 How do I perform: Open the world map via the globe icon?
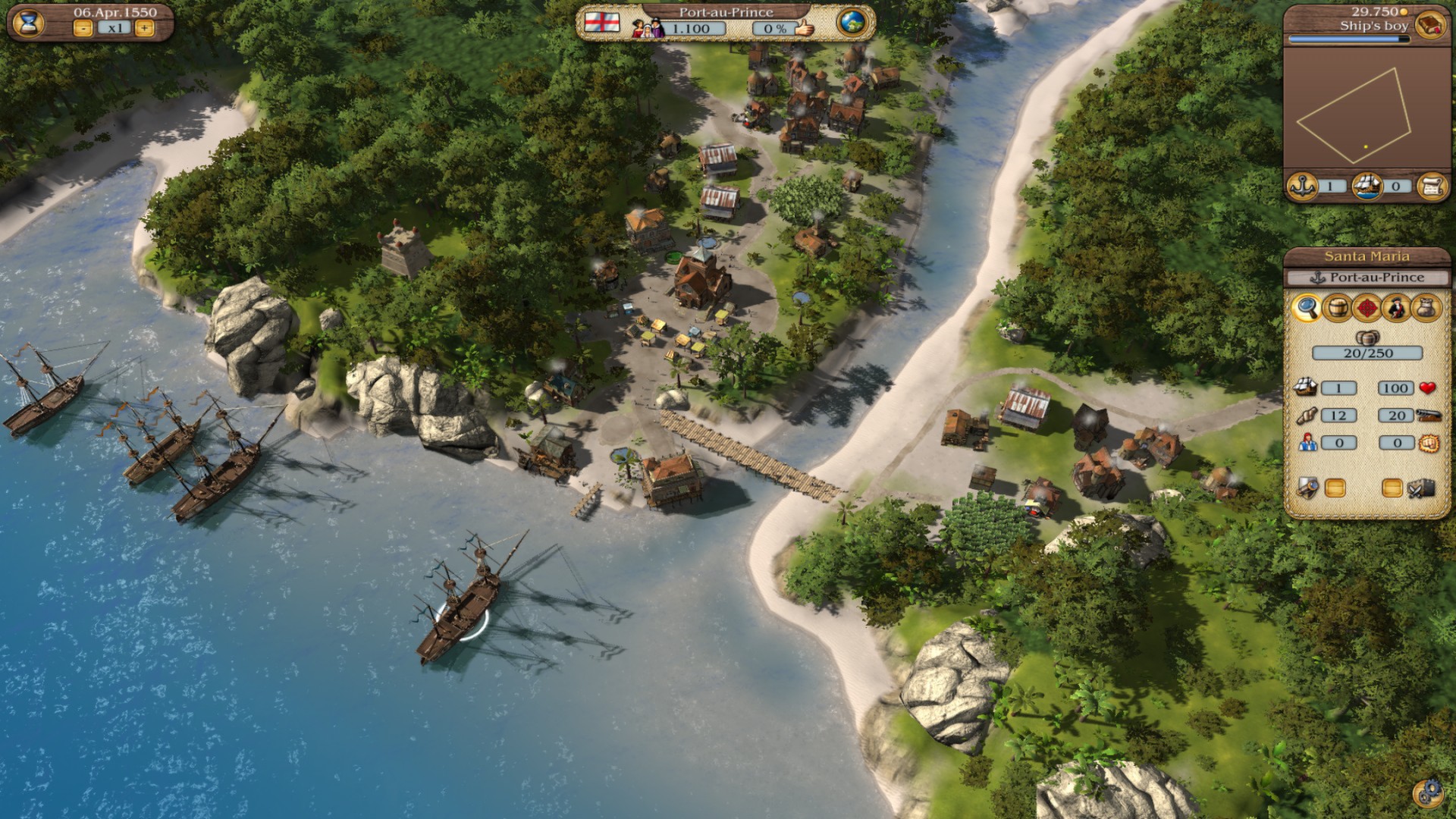[853, 24]
